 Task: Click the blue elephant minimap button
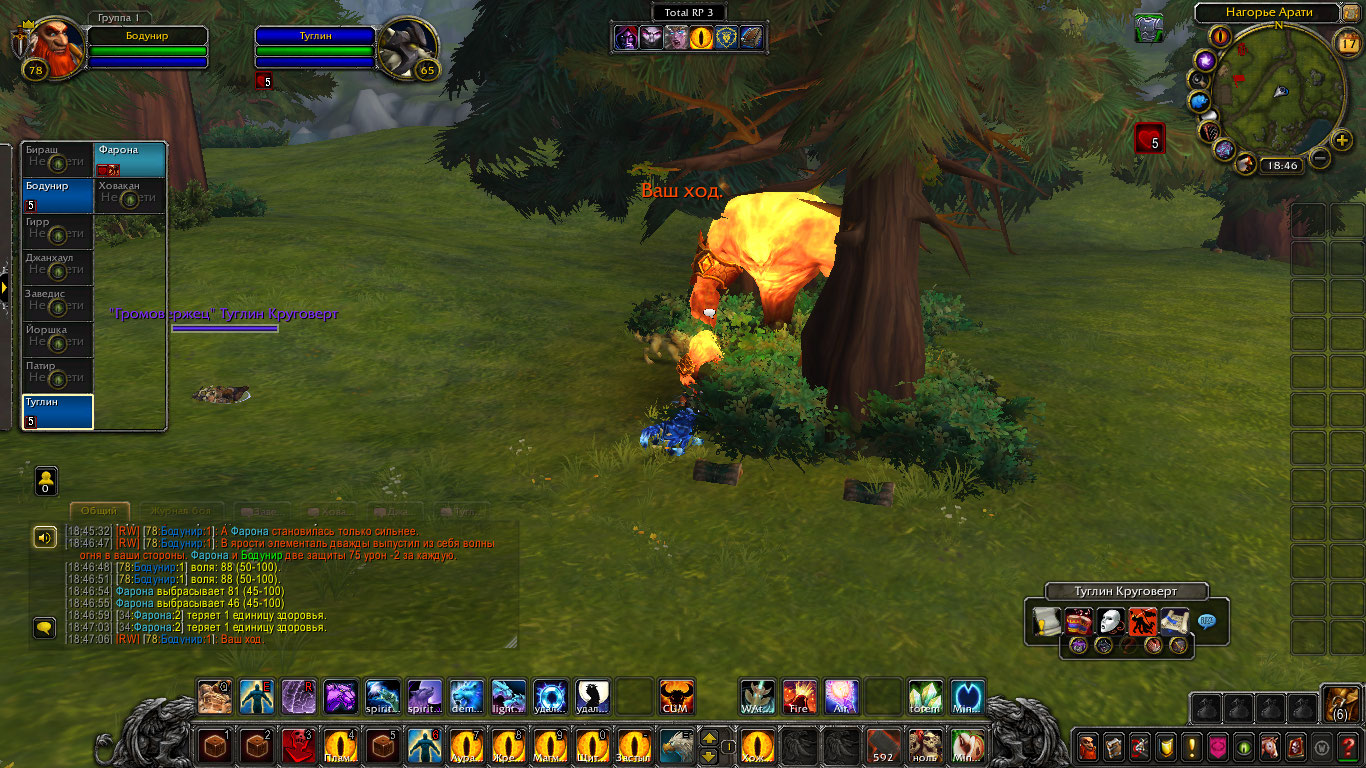point(1200,101)
